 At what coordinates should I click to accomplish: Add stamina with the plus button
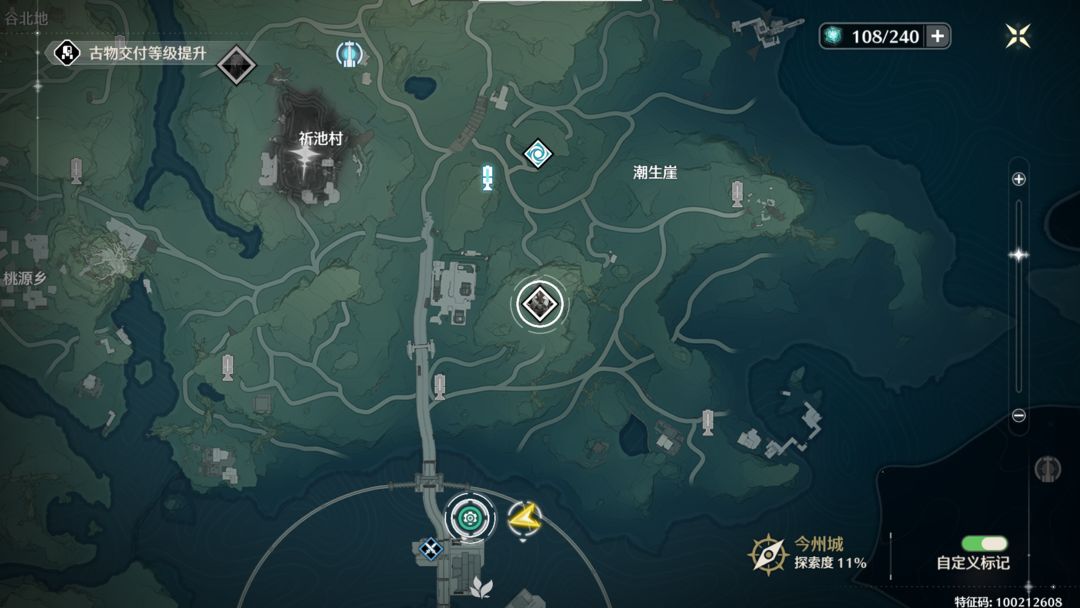(937, 37)
